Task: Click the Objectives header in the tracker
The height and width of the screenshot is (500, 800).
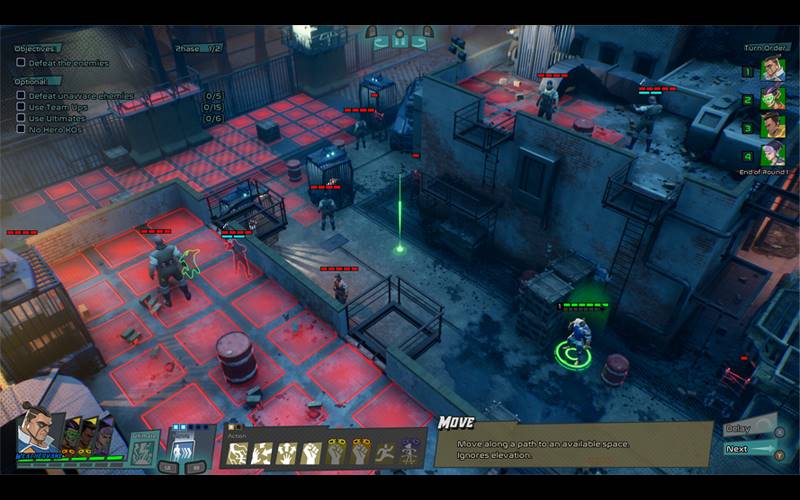Action: point(38,48)
